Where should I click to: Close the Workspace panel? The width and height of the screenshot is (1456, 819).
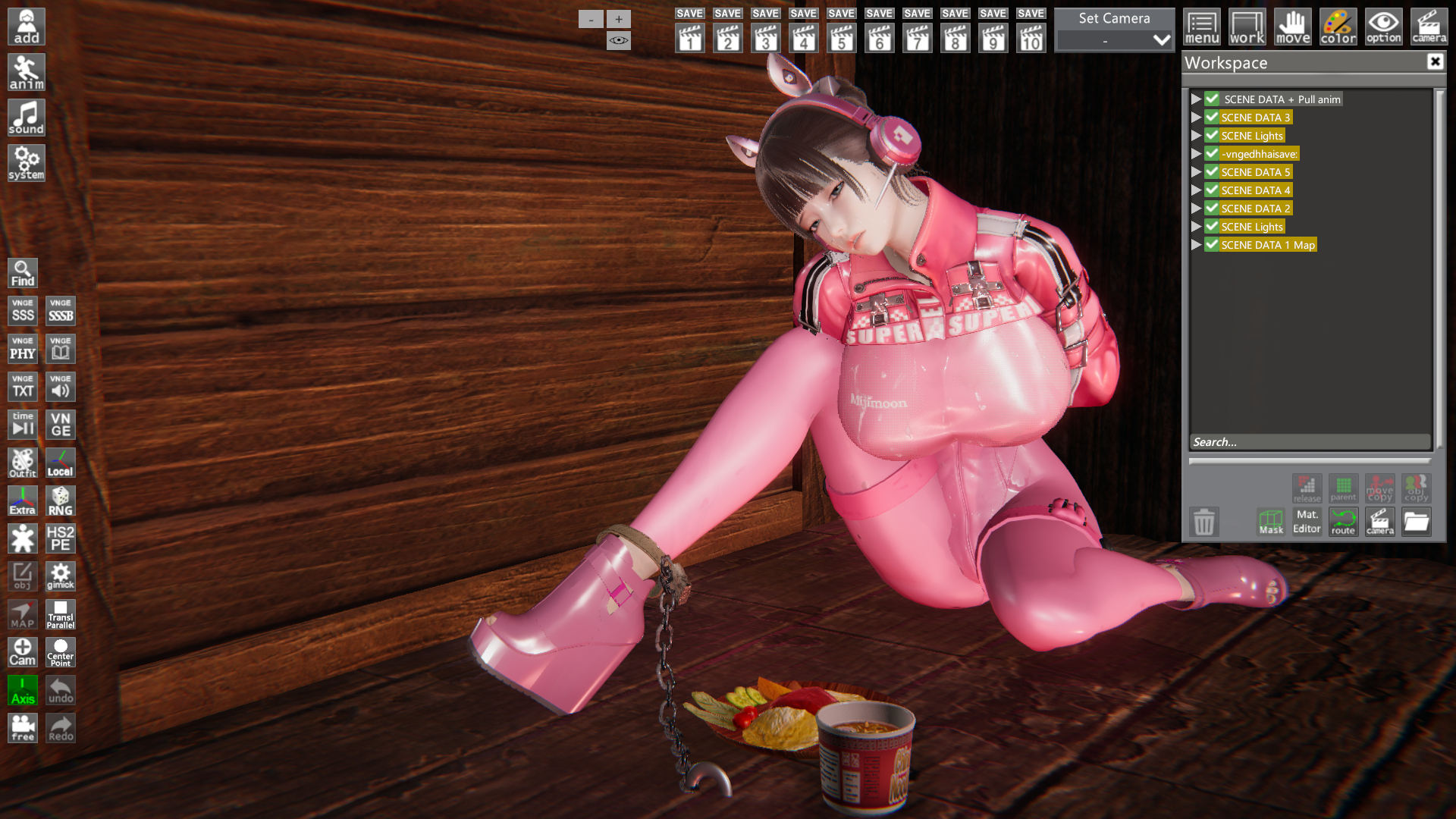[1435, 61]
